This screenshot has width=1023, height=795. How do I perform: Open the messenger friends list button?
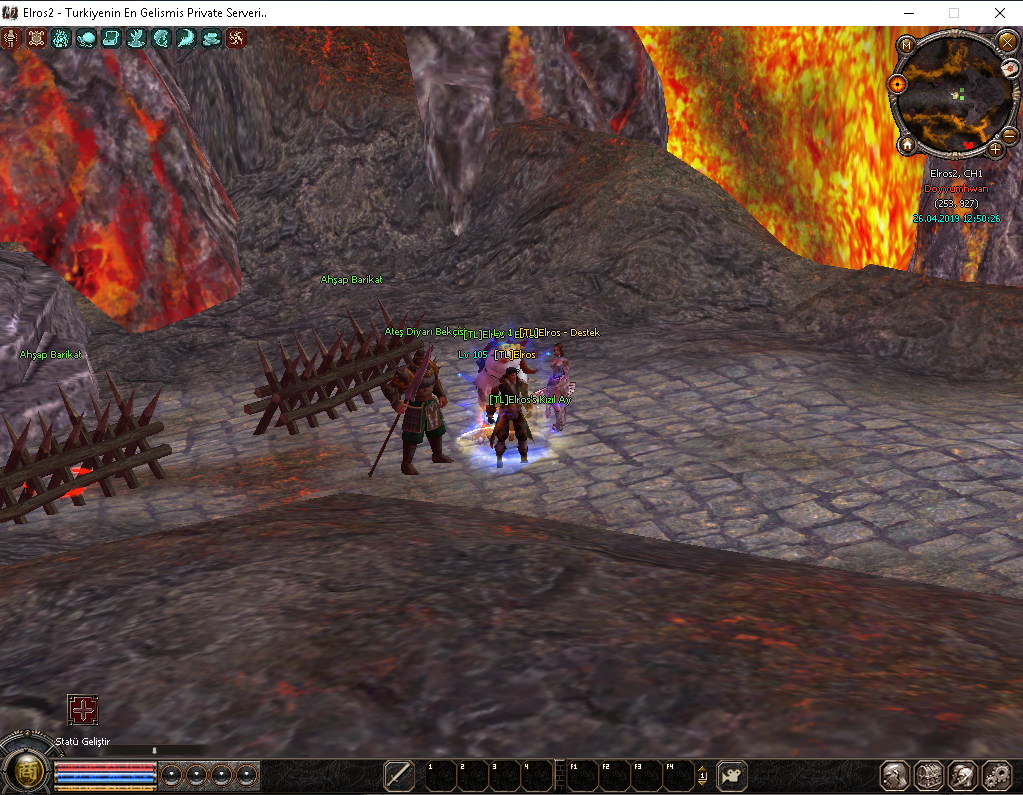pyautogui.click(x=964, y=776)
